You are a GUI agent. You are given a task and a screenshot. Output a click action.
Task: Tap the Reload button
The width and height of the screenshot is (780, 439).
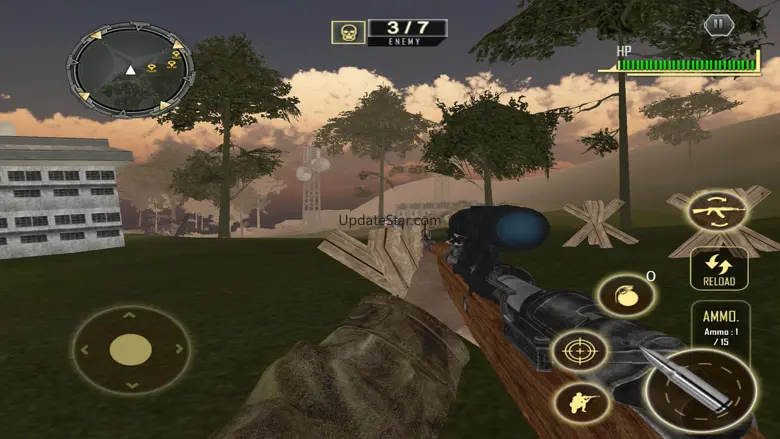pyautogui.click(x=718, y=270)
